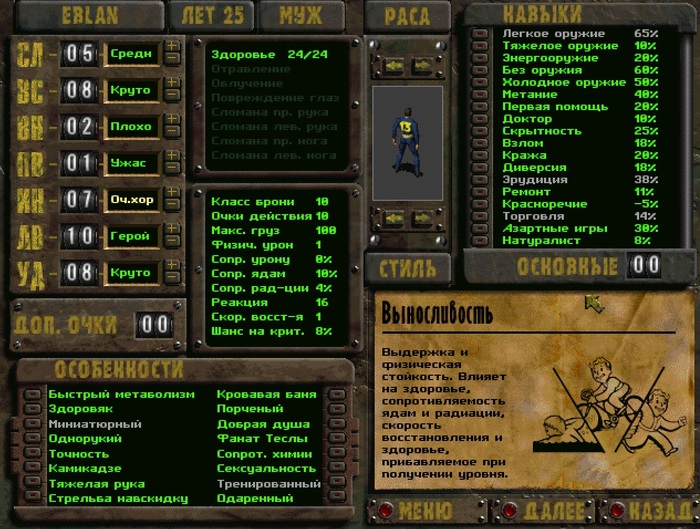Open the EBLAN character name field
The height and width of the screenshot is (529, 700).
coord(91,16)
